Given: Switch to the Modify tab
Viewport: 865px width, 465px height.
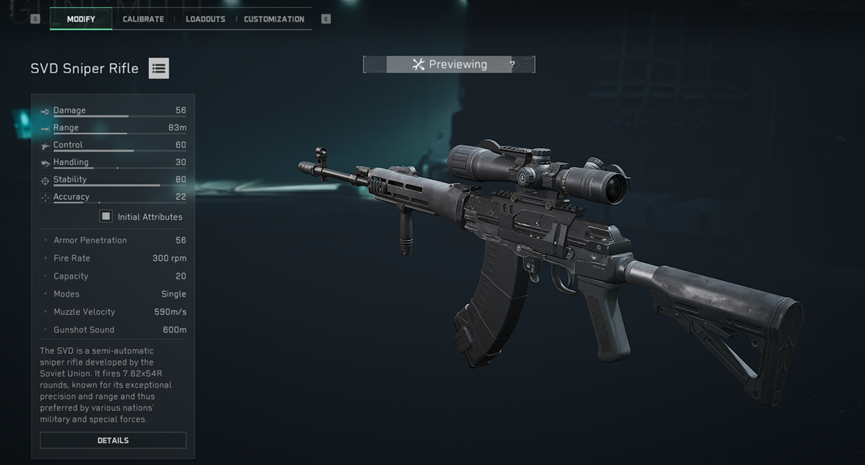Looking at the screenshot, I should coord(82,19).
